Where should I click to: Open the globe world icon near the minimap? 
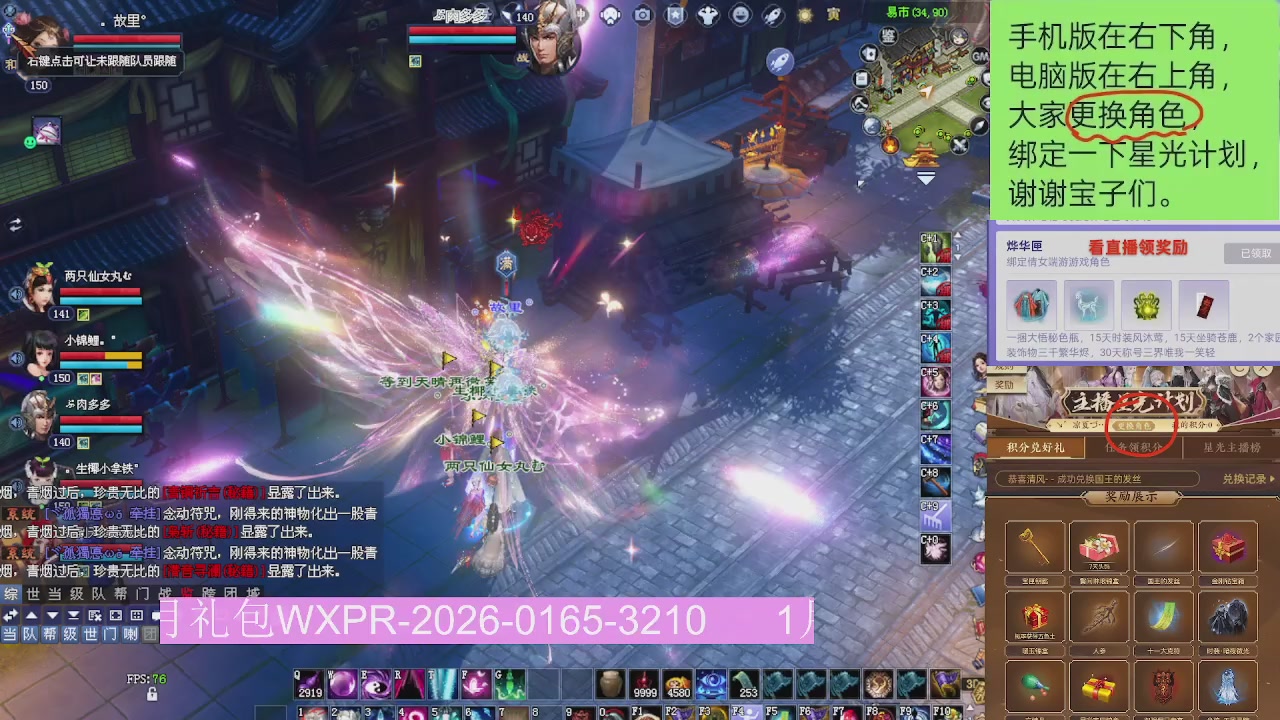(871, 124)
